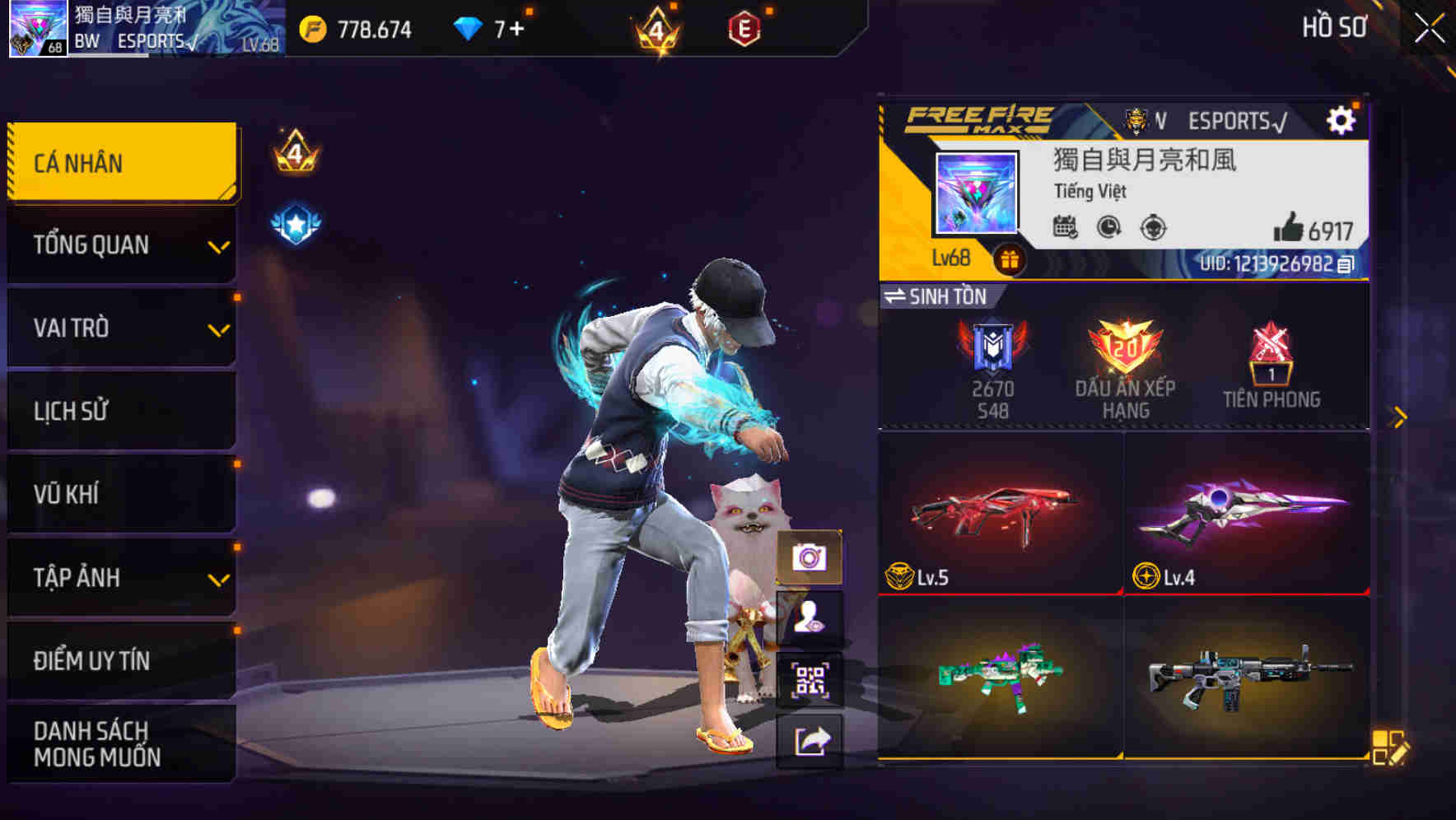Click the diamond top-up icon
This screenshot has width=1456, height=820.
pyautogui.click(x=469, y=27)
